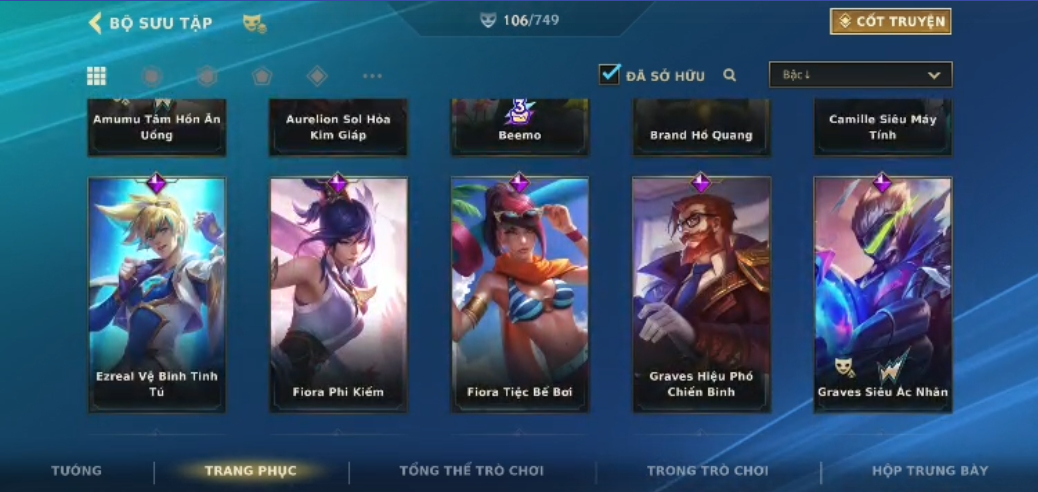Image resolution: width=1038 pixels, height=492 pixels.
Task: Choose the diamond rarity filter
Action: click(317, 76)
